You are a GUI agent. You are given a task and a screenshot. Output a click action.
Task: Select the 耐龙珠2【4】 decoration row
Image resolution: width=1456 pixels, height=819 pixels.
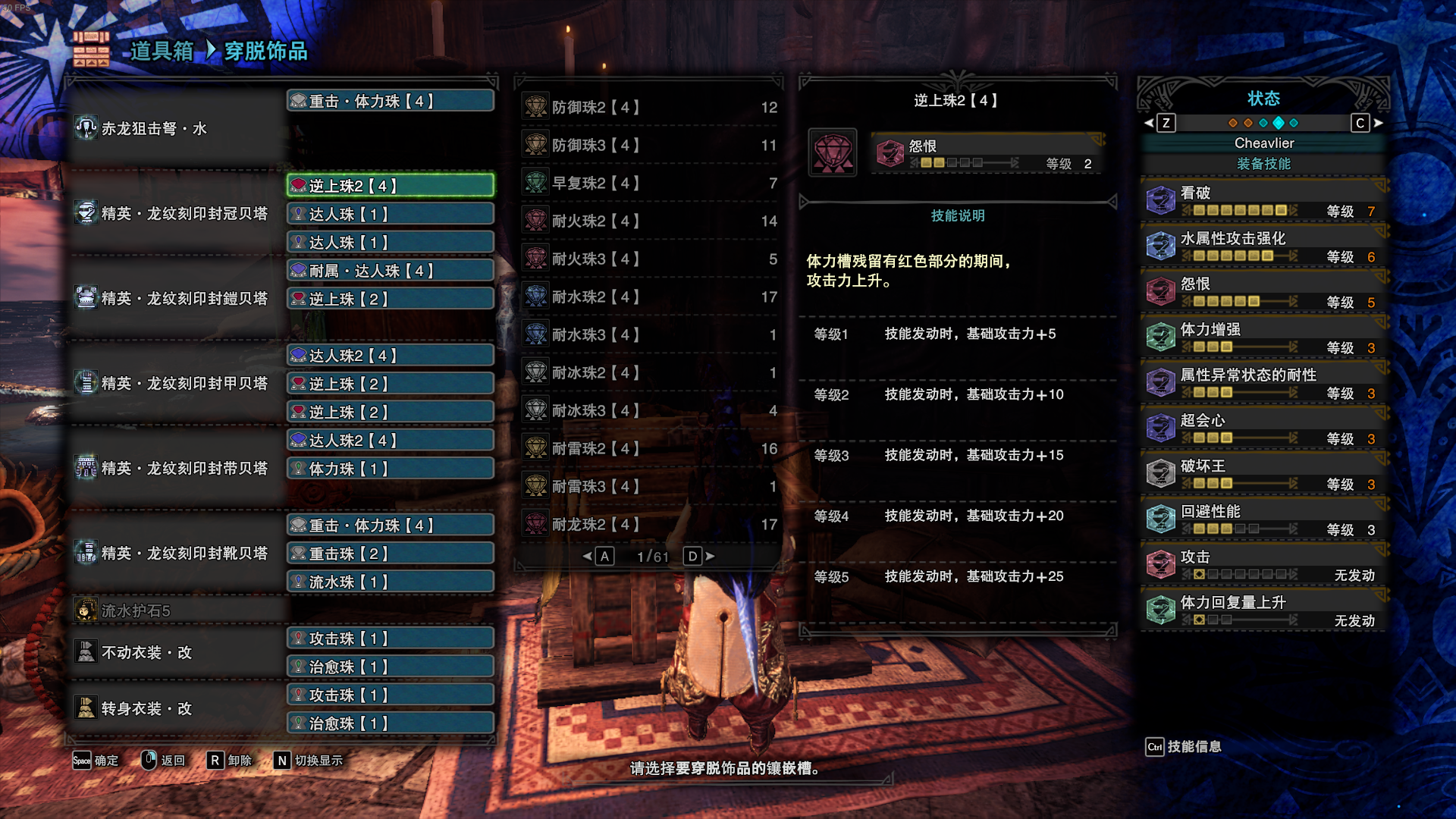click(650, 524)
